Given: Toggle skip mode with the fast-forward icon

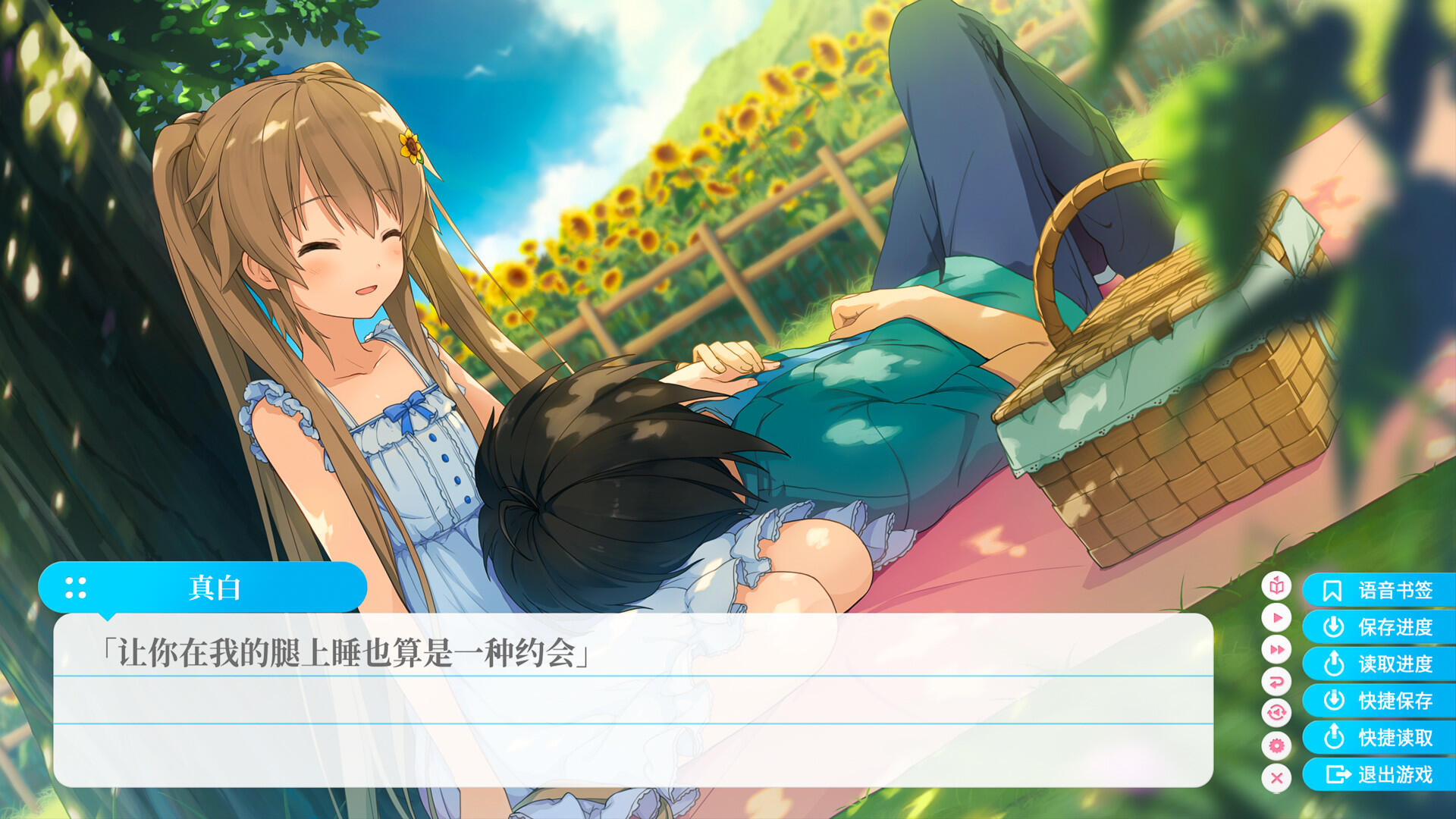Looking at the screenshot, I should click(1277, 650).
